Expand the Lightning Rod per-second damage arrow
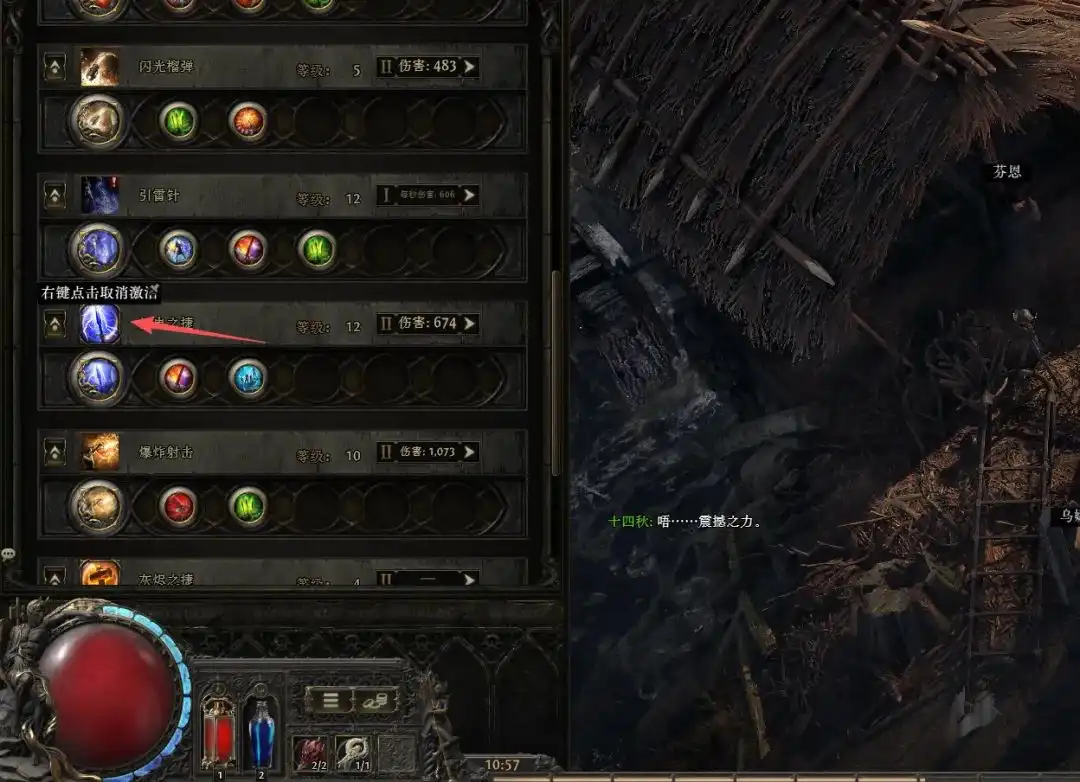1080x782 pixels. 468,196
